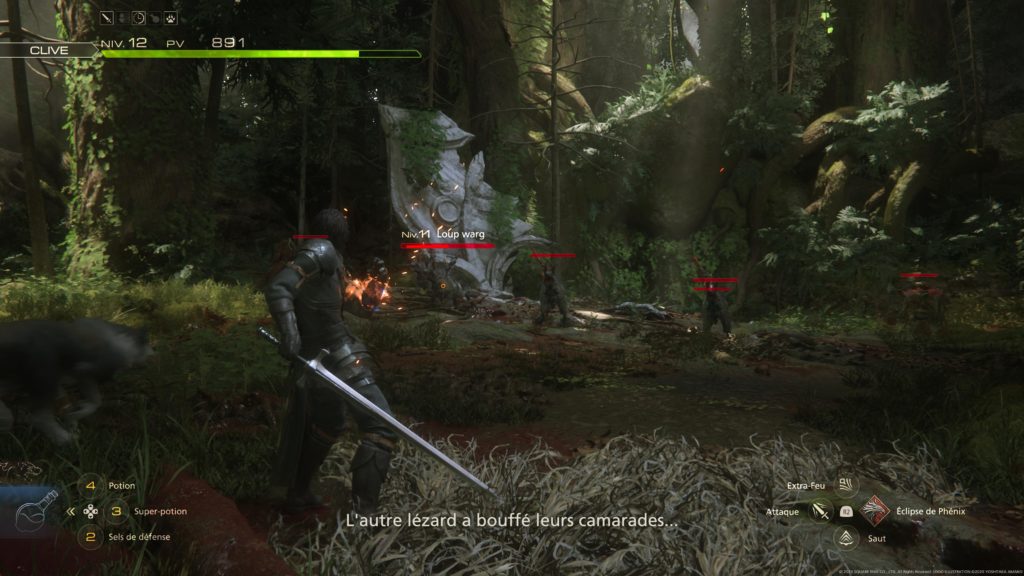1024x576 pixels.
Task: Select the Super-potion shortcut
Action: [x=117, y=511]
